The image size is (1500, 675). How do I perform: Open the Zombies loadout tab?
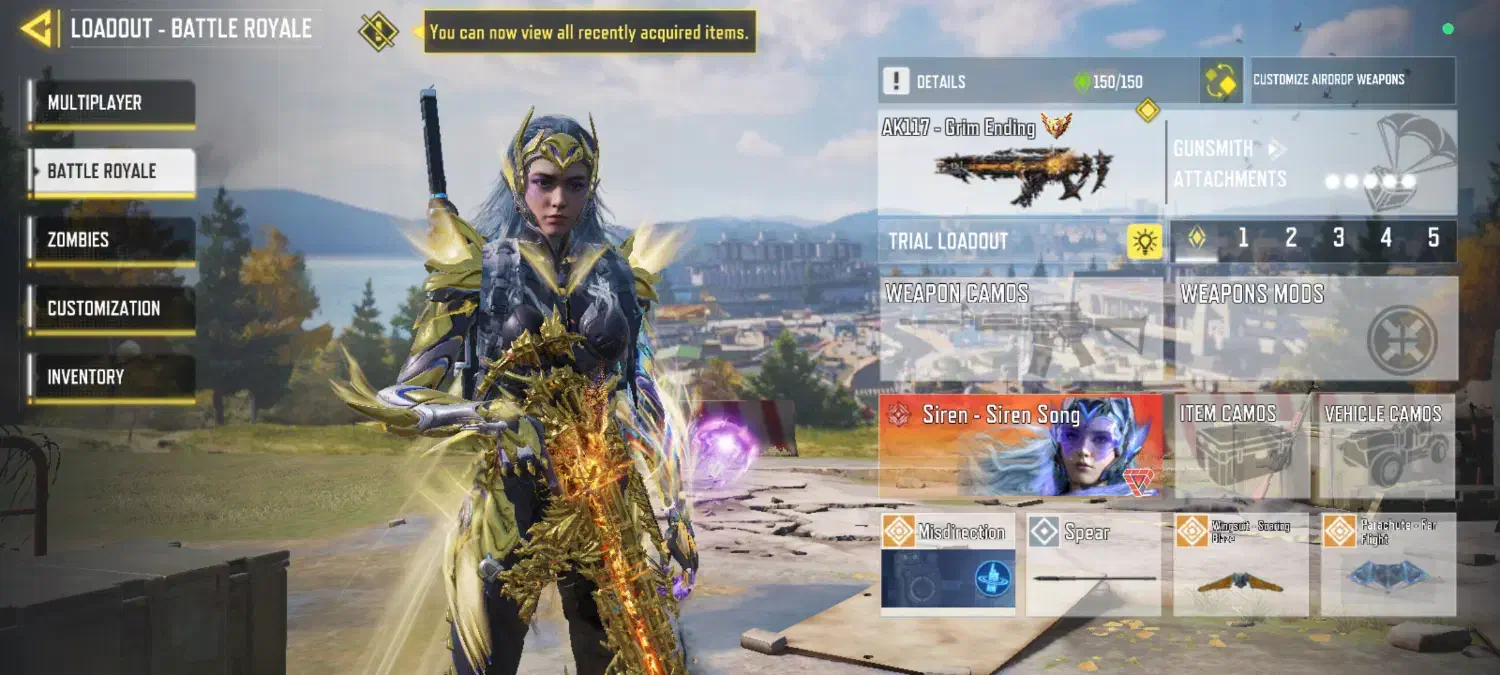point(111,241)
